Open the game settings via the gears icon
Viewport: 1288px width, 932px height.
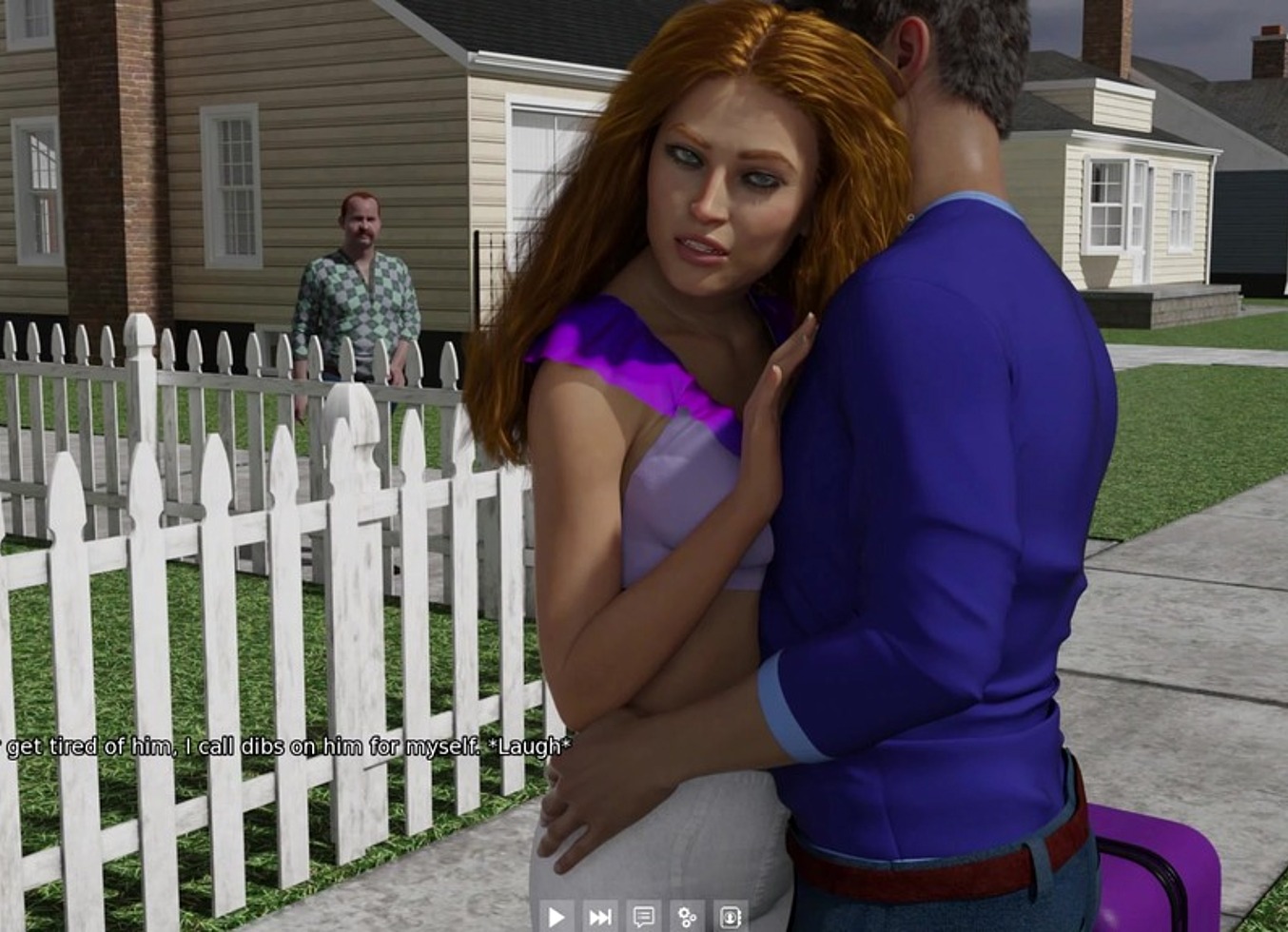pos(687,915)
